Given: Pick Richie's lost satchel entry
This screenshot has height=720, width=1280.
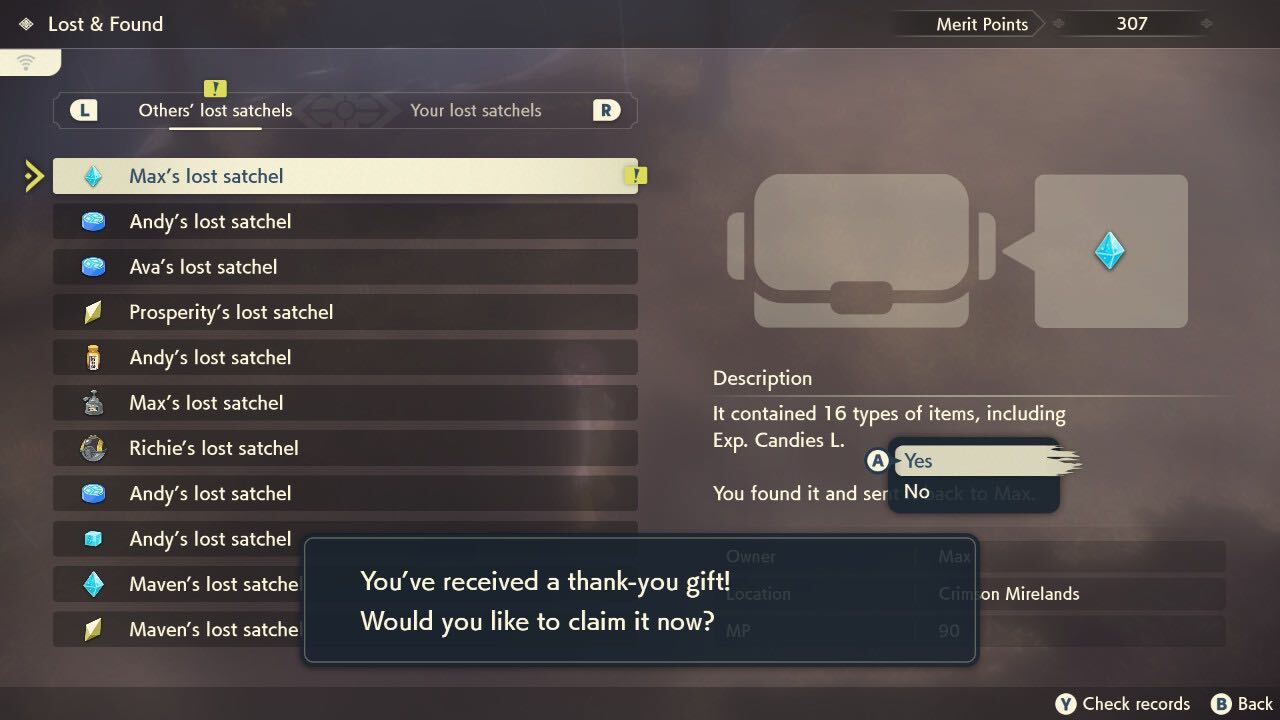Looking at the screenshot, I should point(344,448).
